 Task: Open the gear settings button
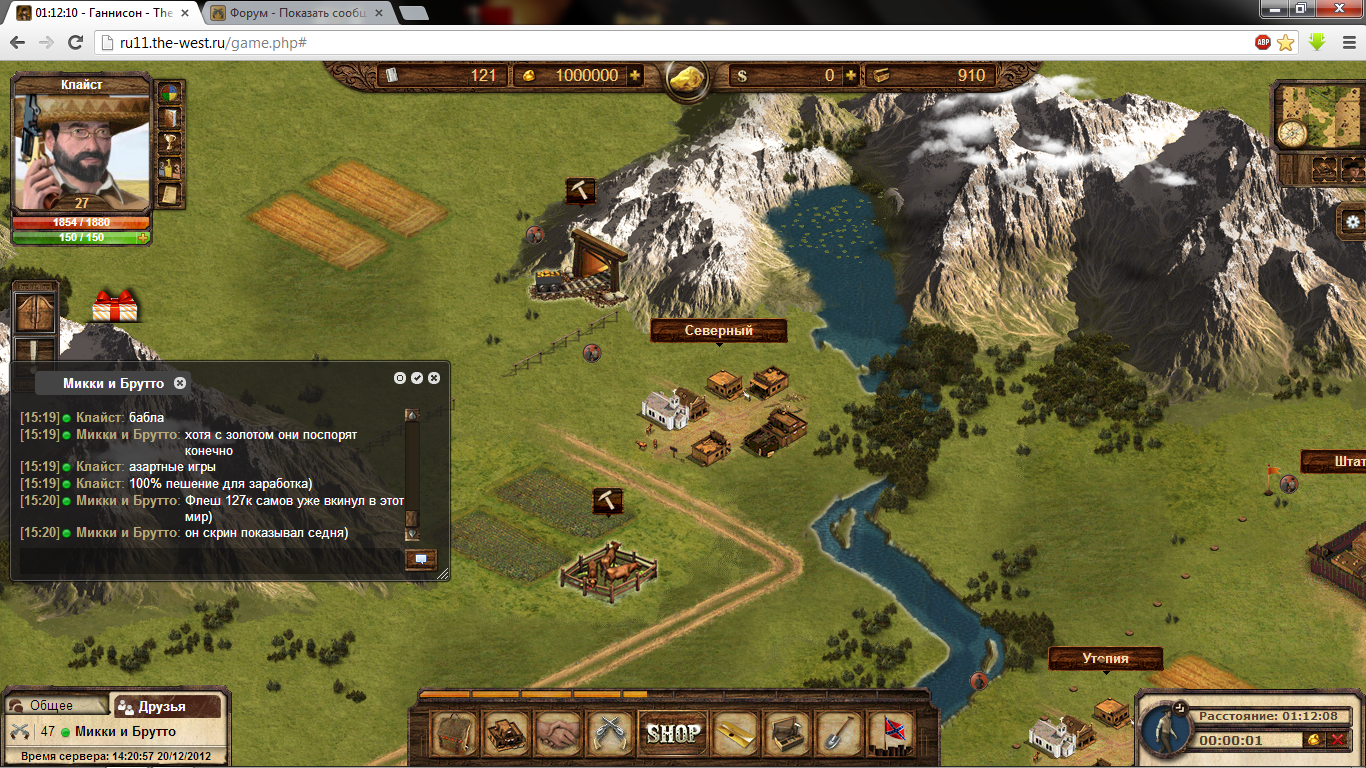pyautogui.click(x=1353, y=222)
